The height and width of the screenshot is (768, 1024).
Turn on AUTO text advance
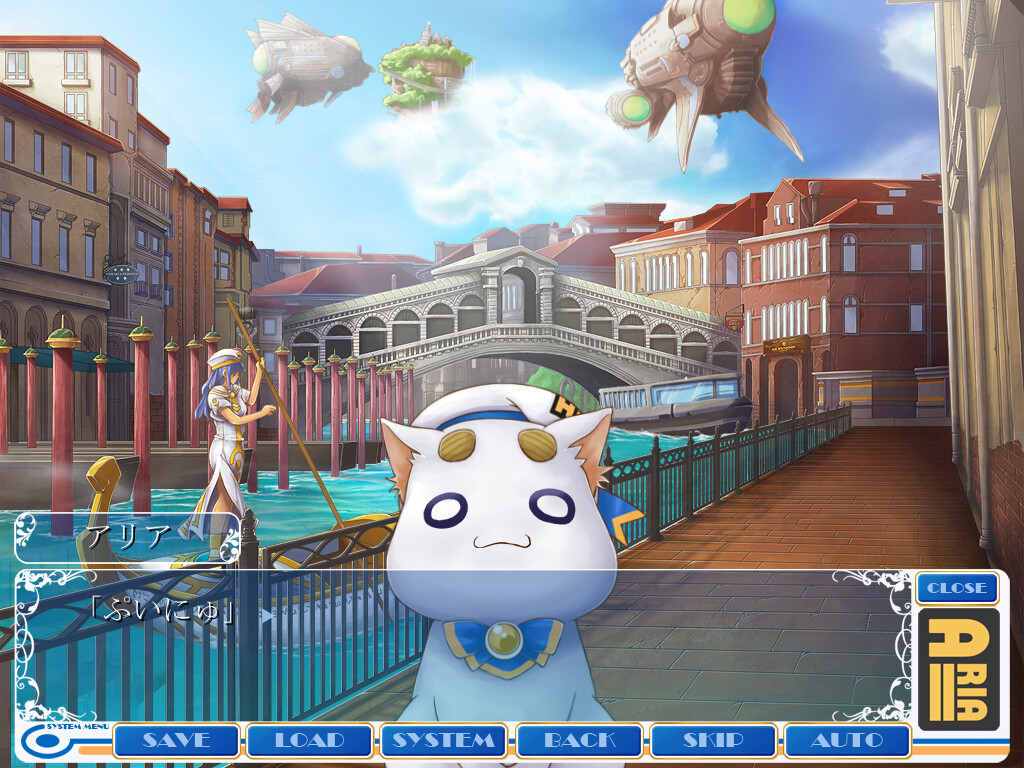coord(847,741)
